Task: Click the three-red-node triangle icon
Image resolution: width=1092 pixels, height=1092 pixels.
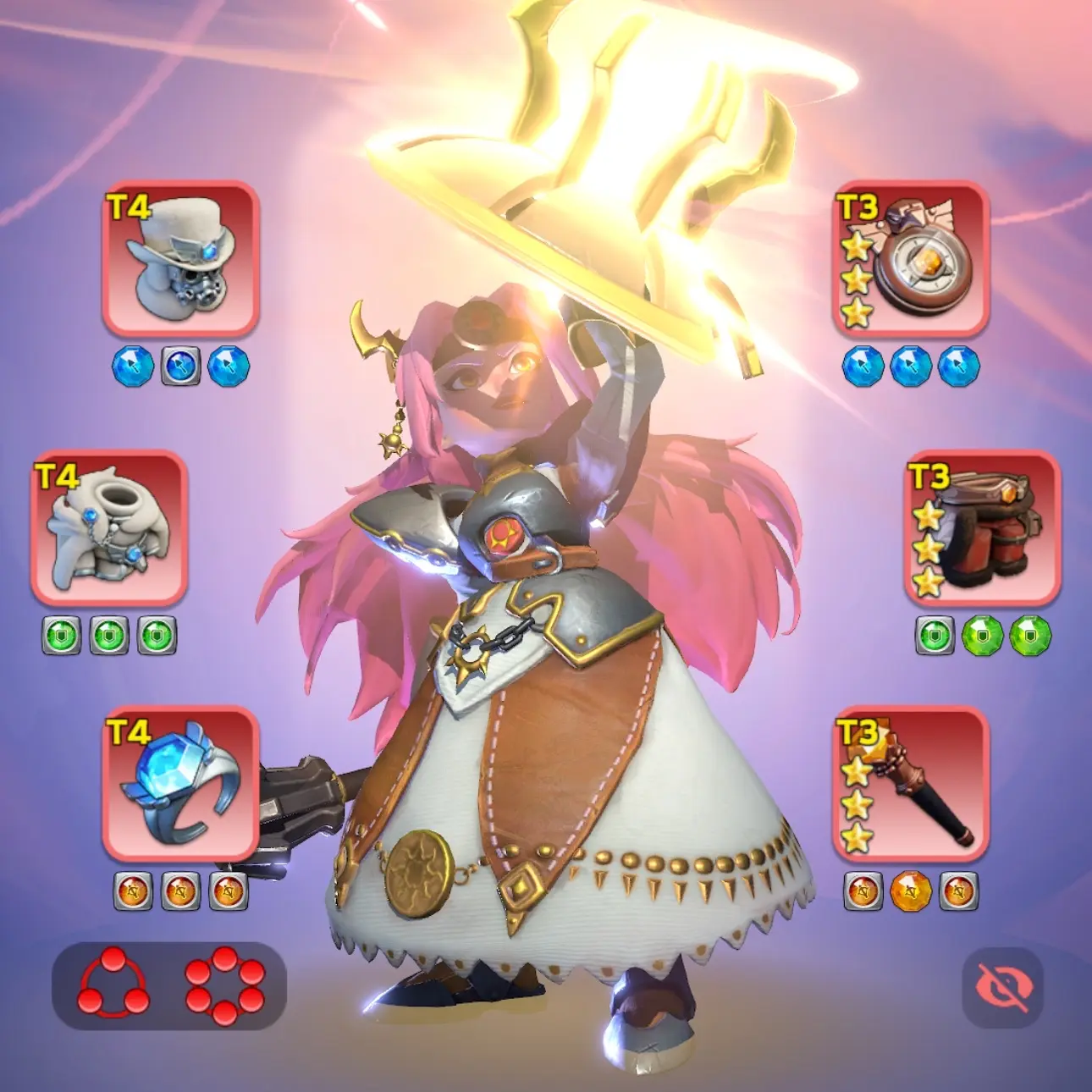Action: pos(113,984)
